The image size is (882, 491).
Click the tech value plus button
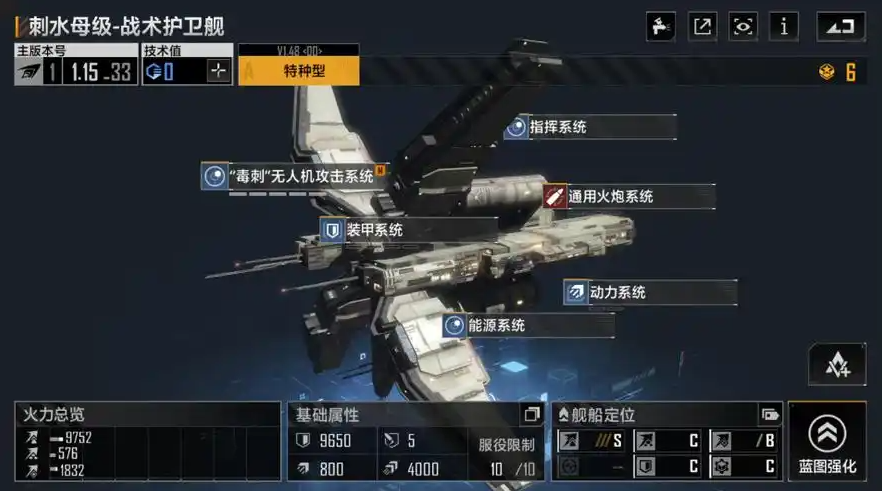pos(219,71)
